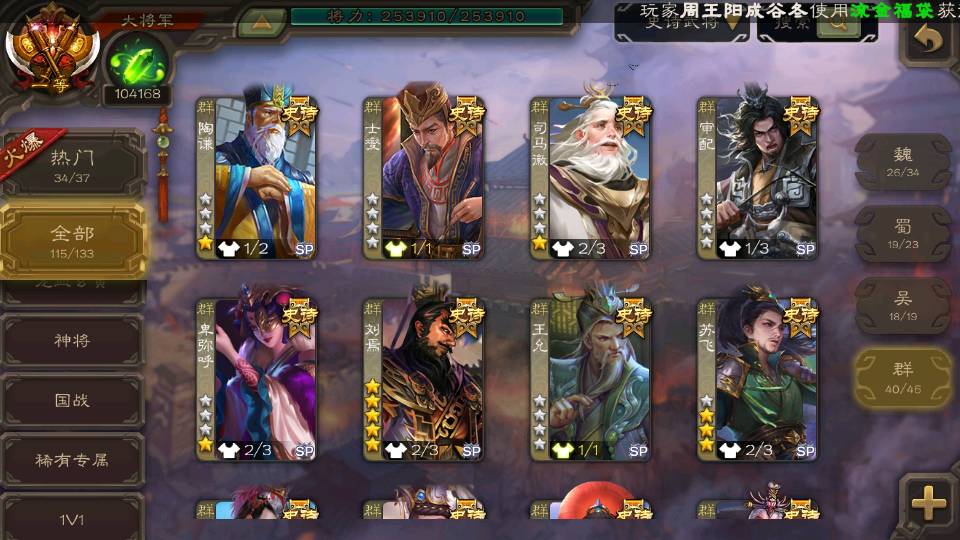Choose the 刘焉 hero card

pos(424,378)
